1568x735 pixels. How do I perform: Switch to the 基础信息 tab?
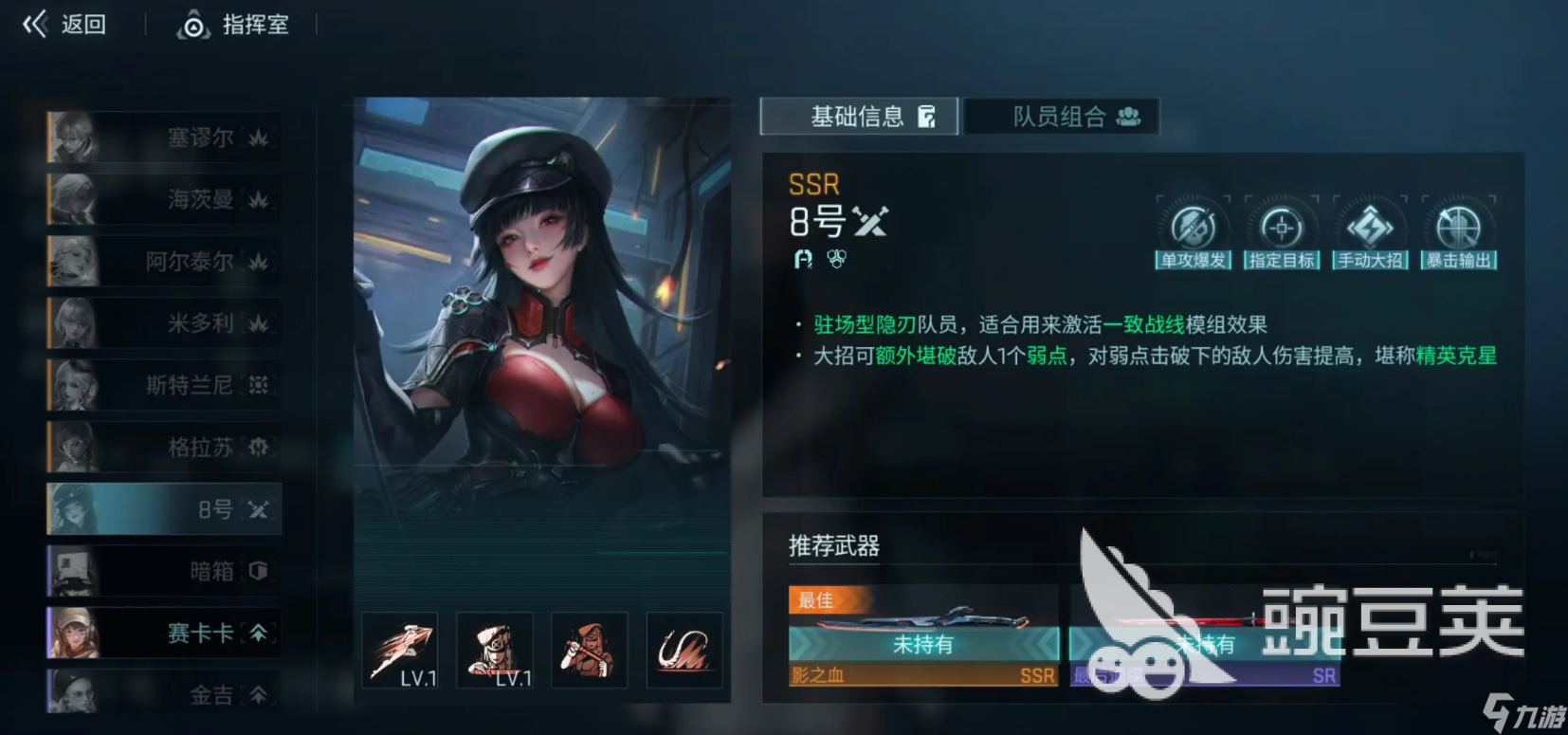858,117
